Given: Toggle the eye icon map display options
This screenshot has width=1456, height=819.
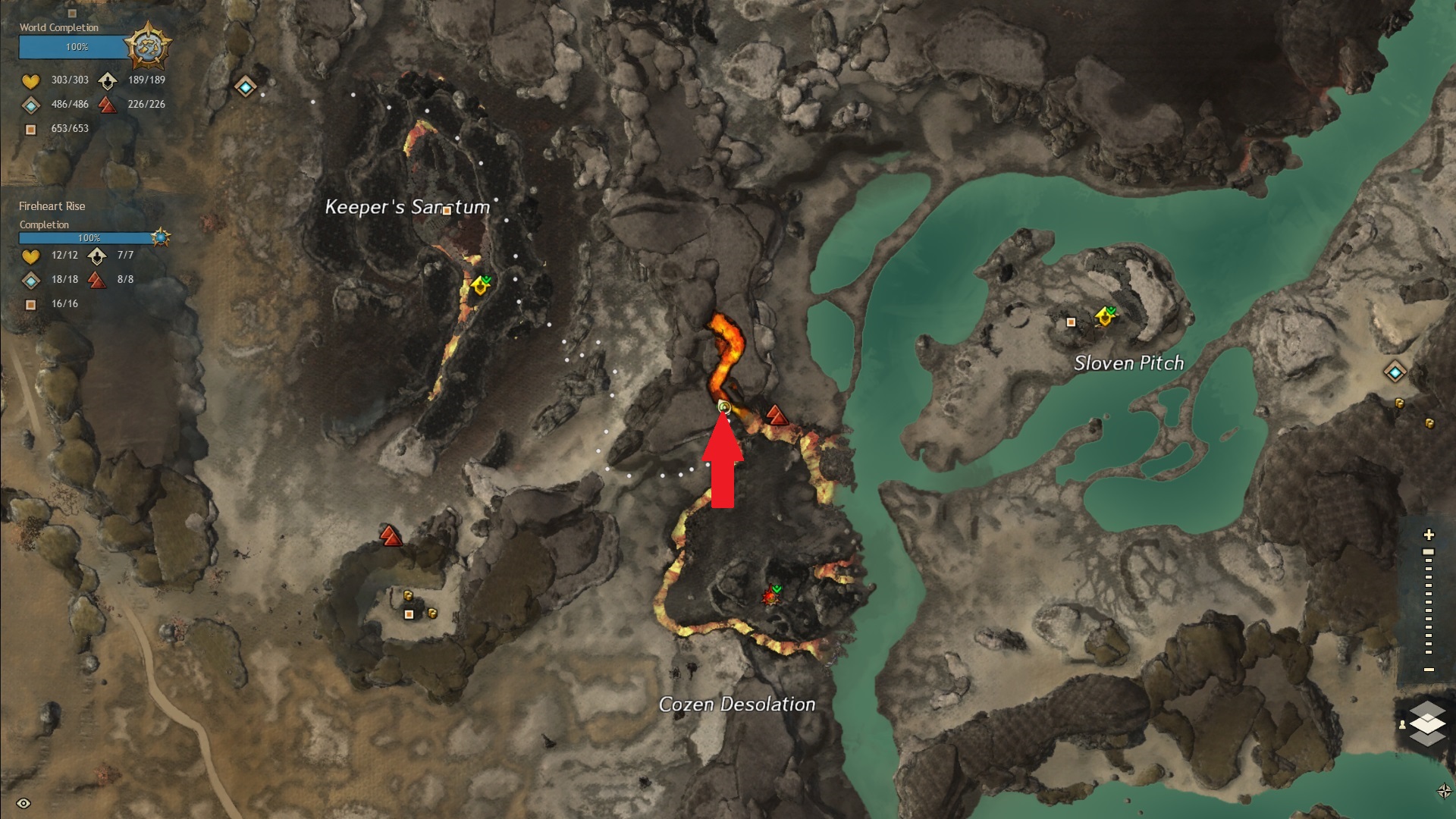Looking at the screenshot, I should 24,803.
